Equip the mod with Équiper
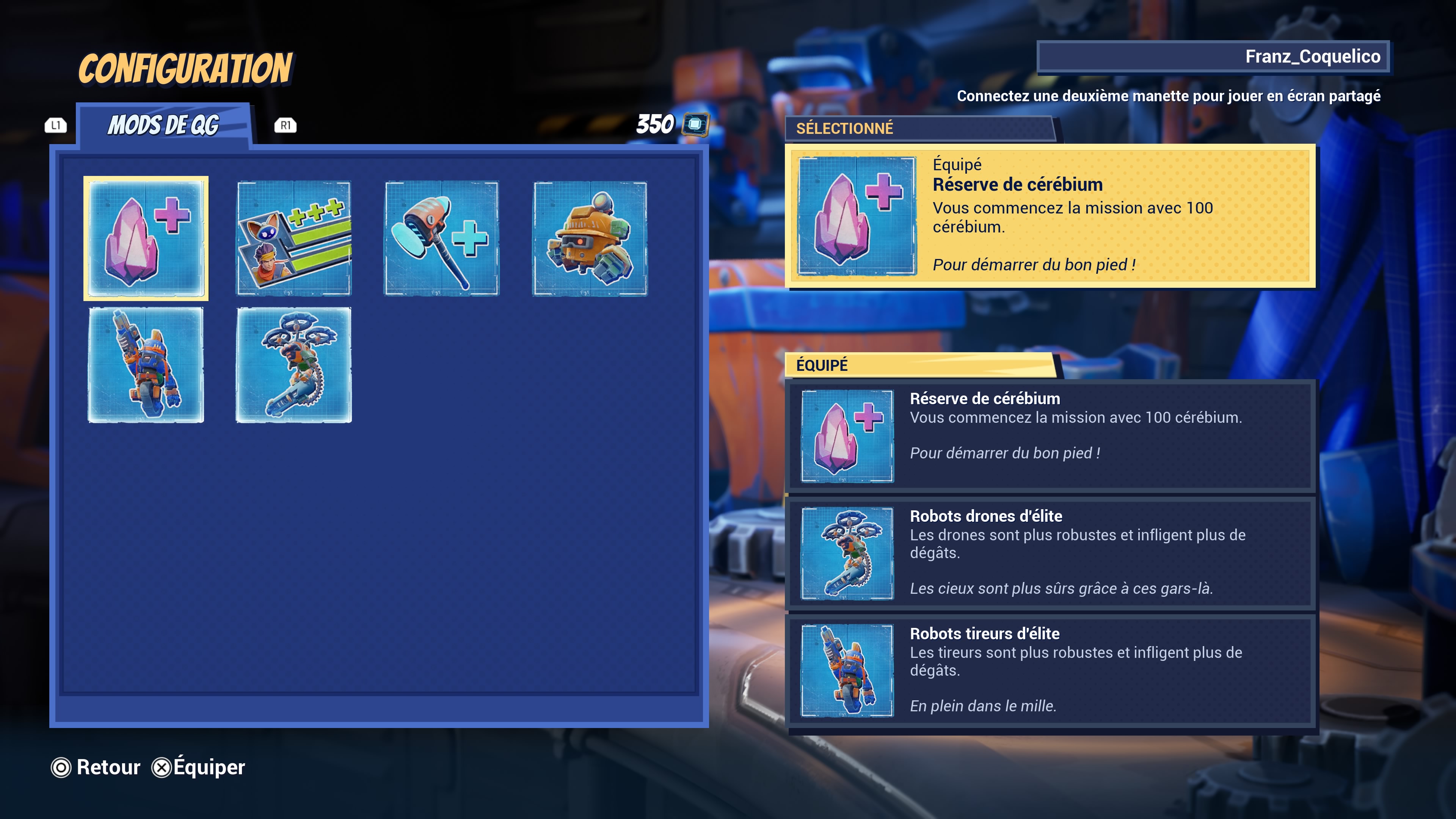 tap(199, 767)
